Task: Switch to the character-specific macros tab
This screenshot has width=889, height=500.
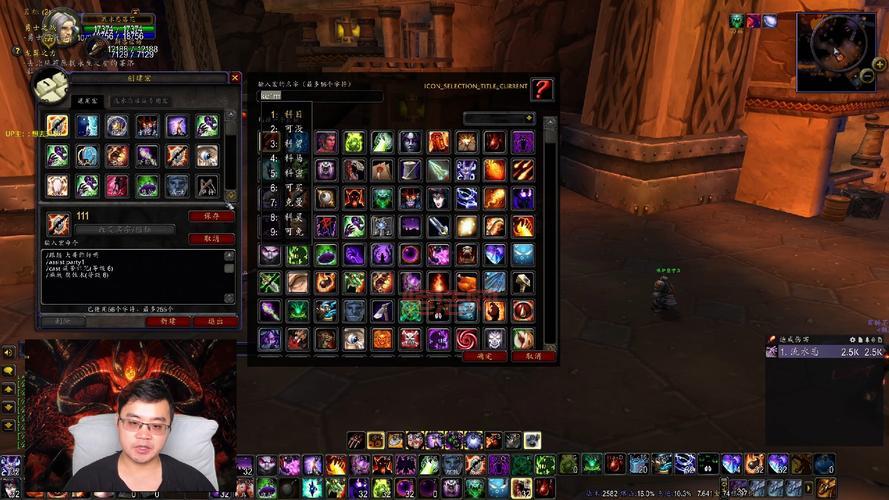Action: (x=141, y=101)
